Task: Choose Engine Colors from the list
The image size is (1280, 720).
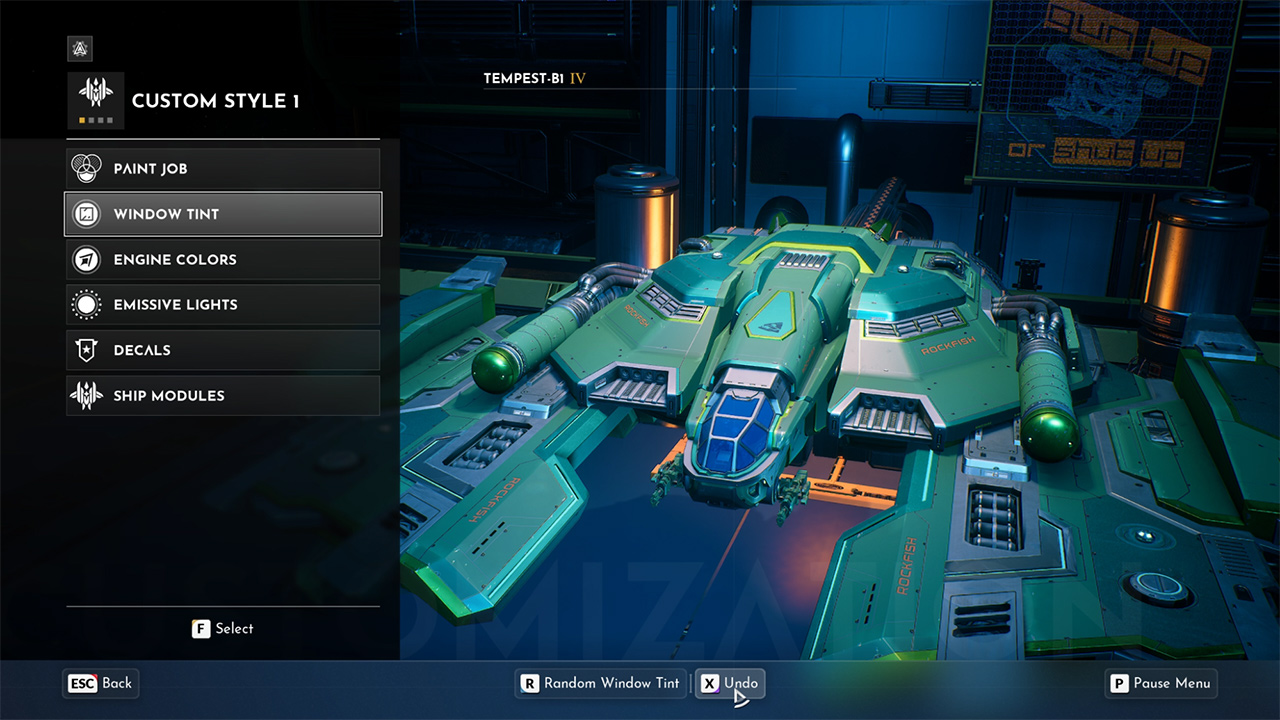Action: click(x=223, y=259)
